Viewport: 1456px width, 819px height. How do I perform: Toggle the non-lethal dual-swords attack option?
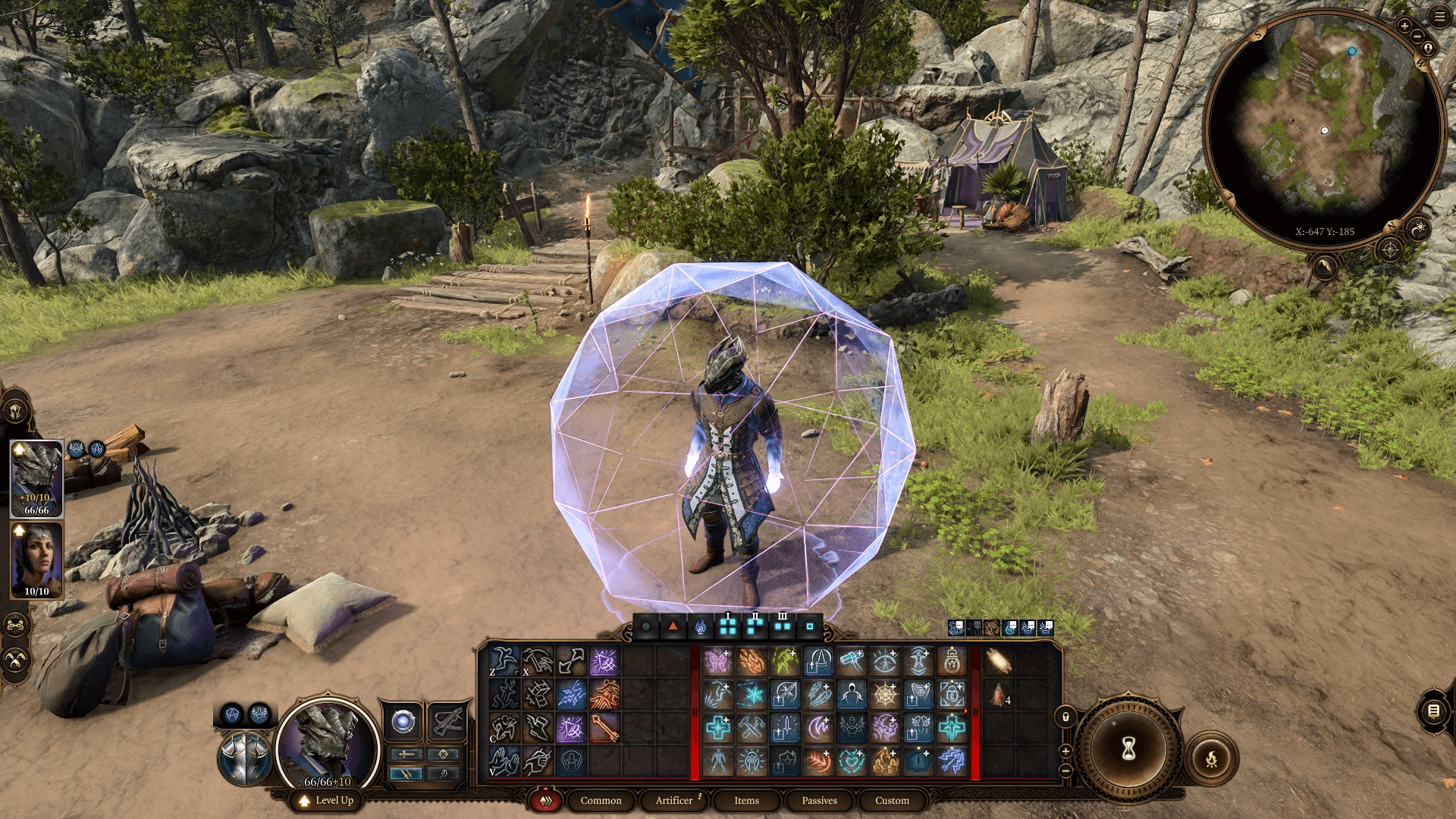(x=406, y=773)
